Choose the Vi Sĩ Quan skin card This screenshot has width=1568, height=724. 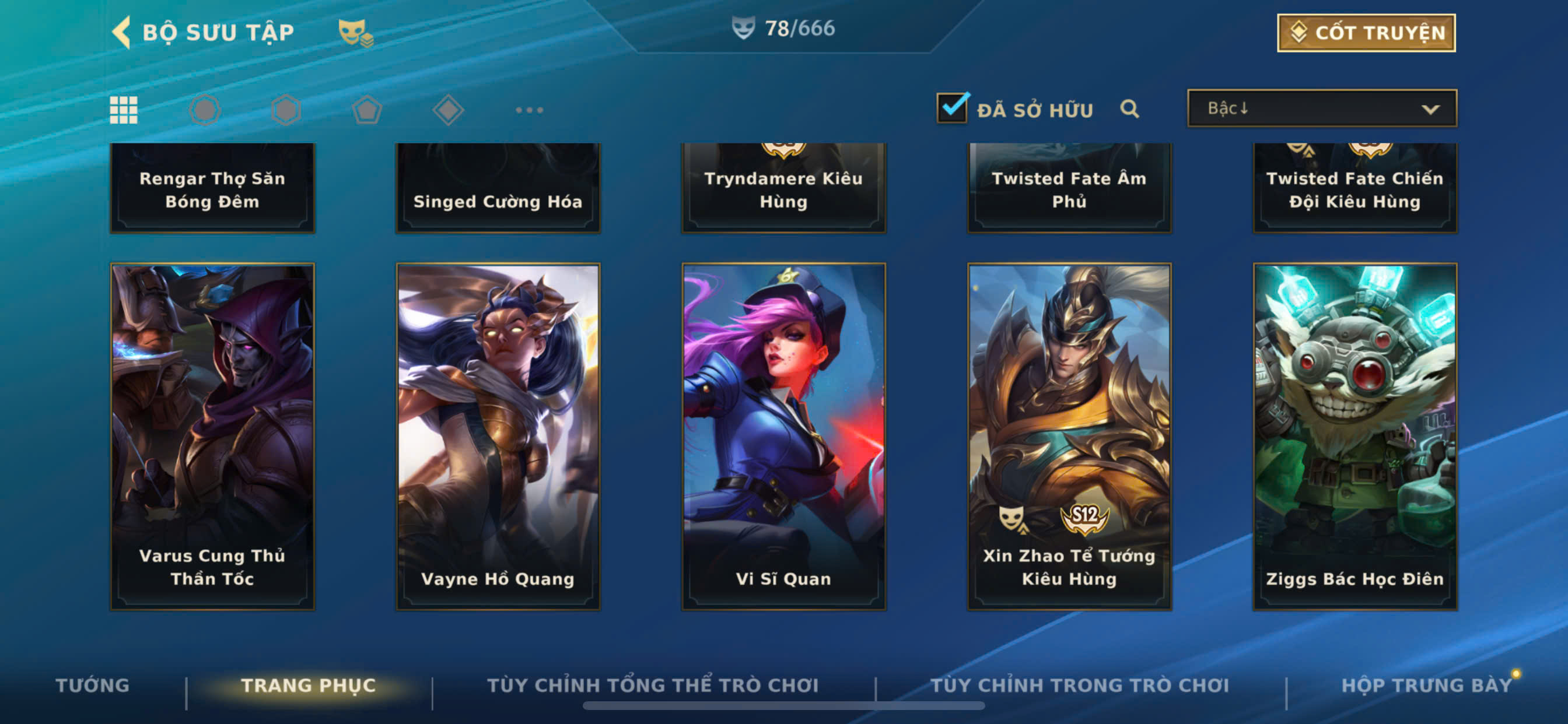tap(783, 435)
